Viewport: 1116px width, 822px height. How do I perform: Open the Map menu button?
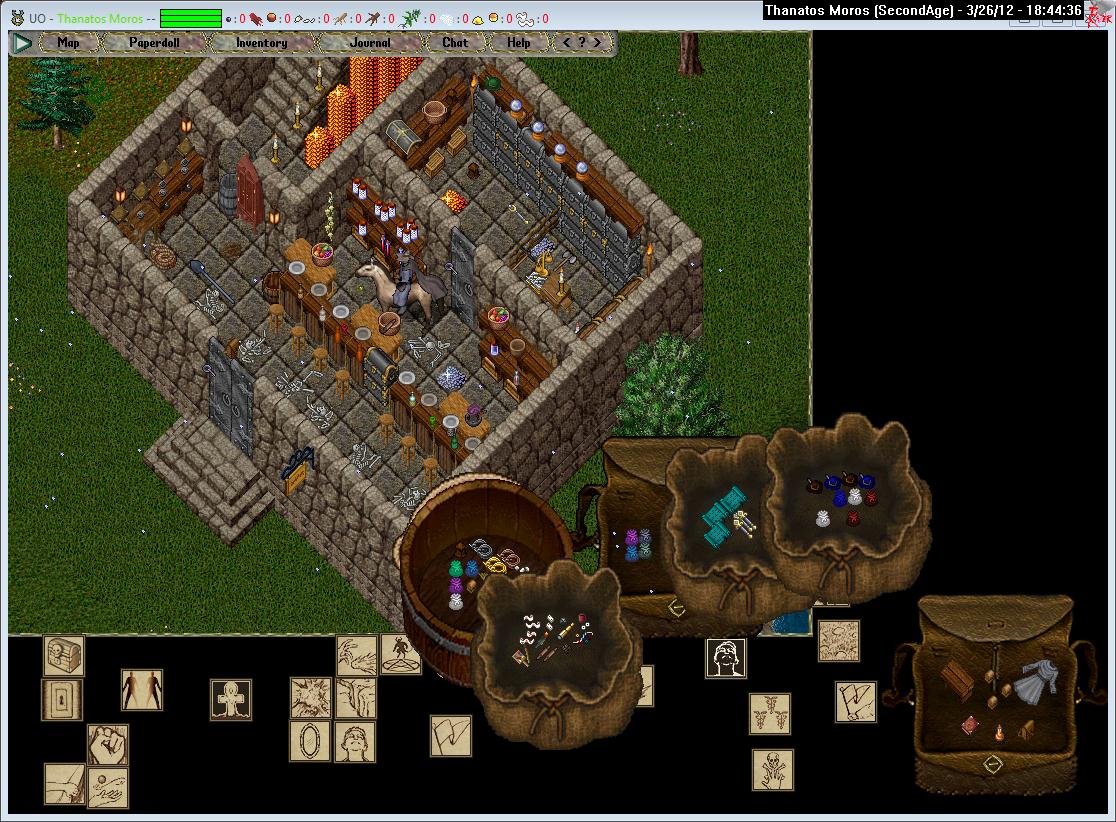pos(68,43)
